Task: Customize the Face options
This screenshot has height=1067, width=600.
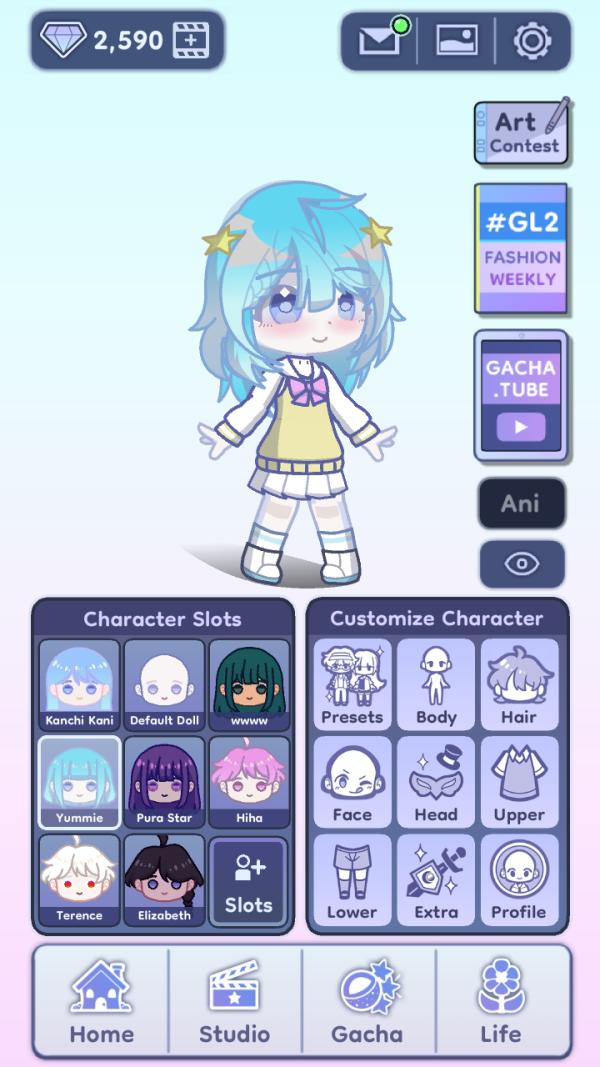Action: [352, 783]
